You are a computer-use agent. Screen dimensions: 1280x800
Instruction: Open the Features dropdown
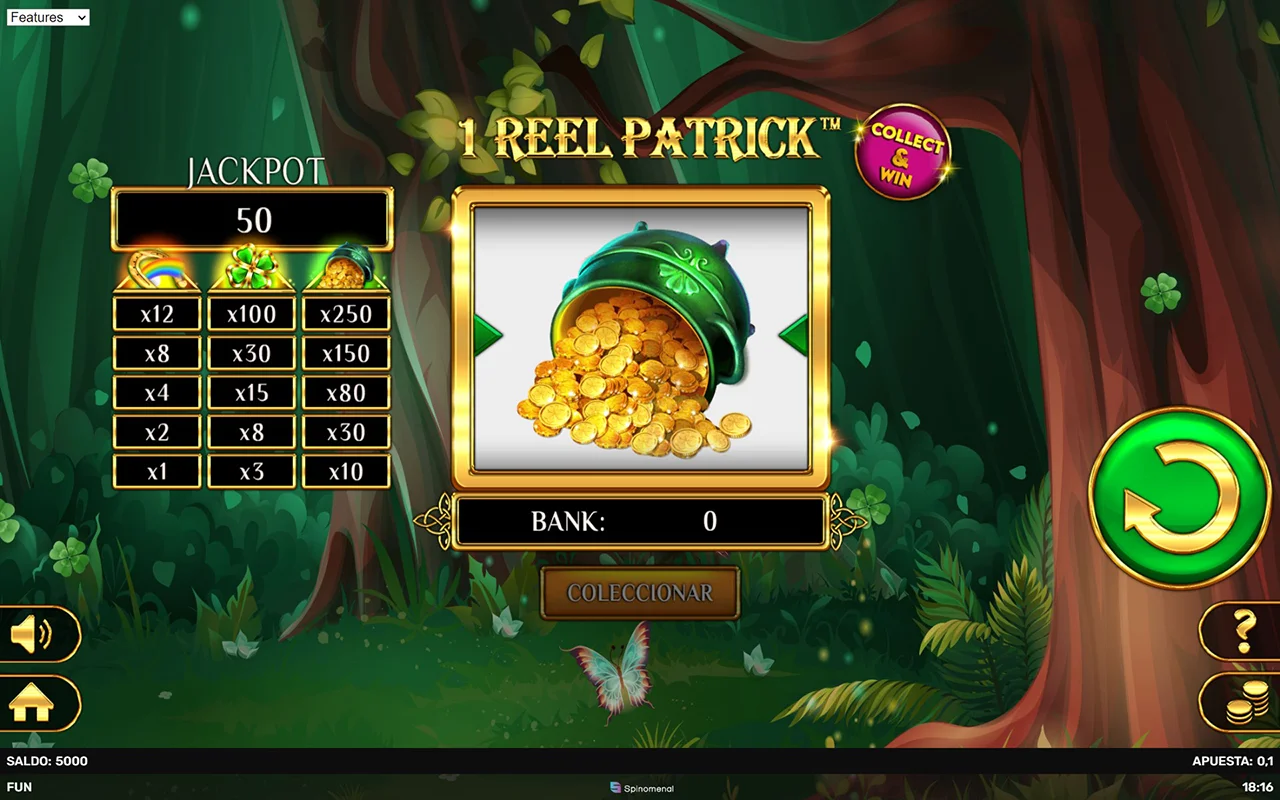(x=48, y=17)
